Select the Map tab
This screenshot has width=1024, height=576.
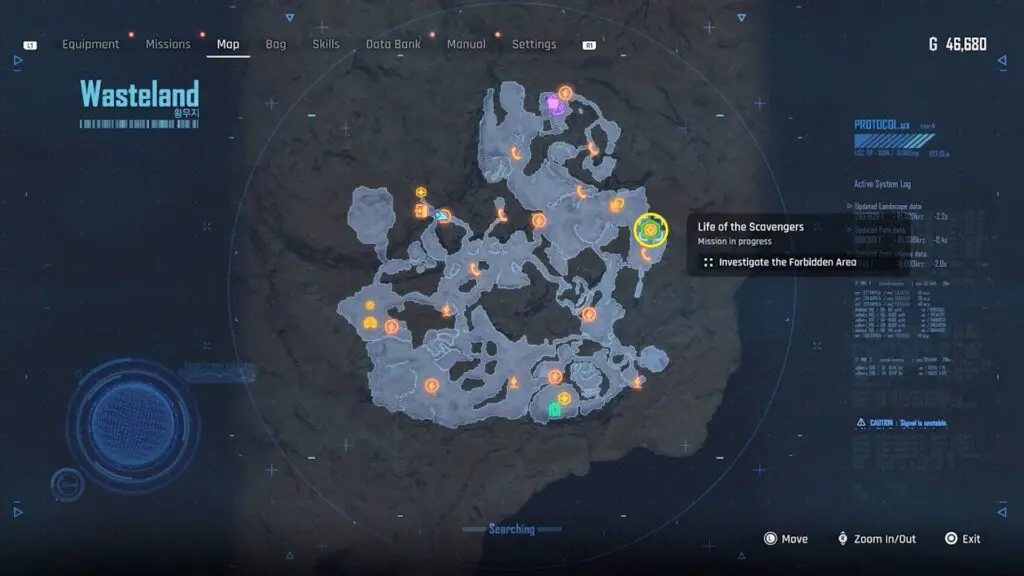(228, 44)
